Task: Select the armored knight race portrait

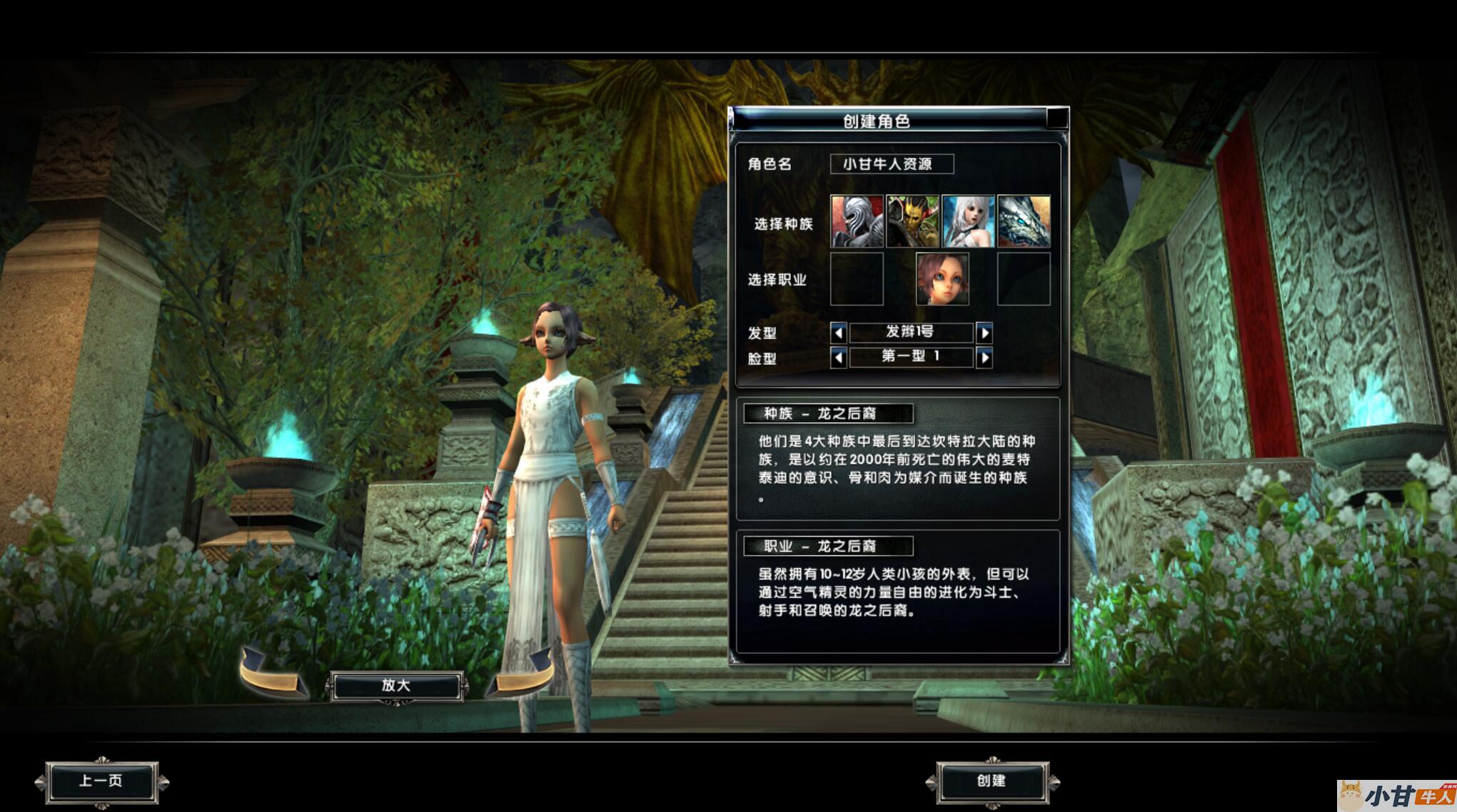Action: [857, 221]
